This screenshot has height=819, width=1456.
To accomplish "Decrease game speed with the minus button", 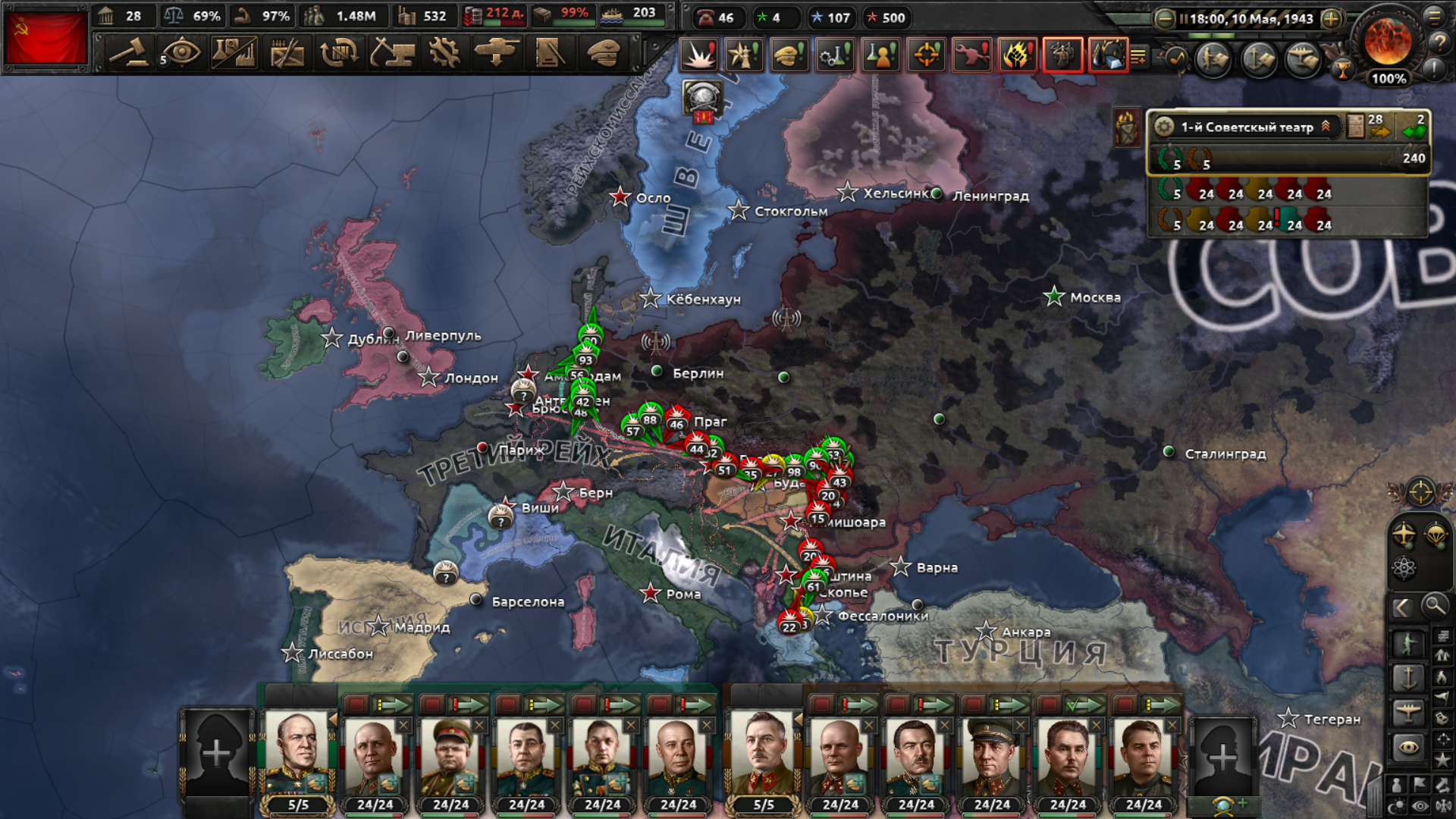I will point(1165,19).
